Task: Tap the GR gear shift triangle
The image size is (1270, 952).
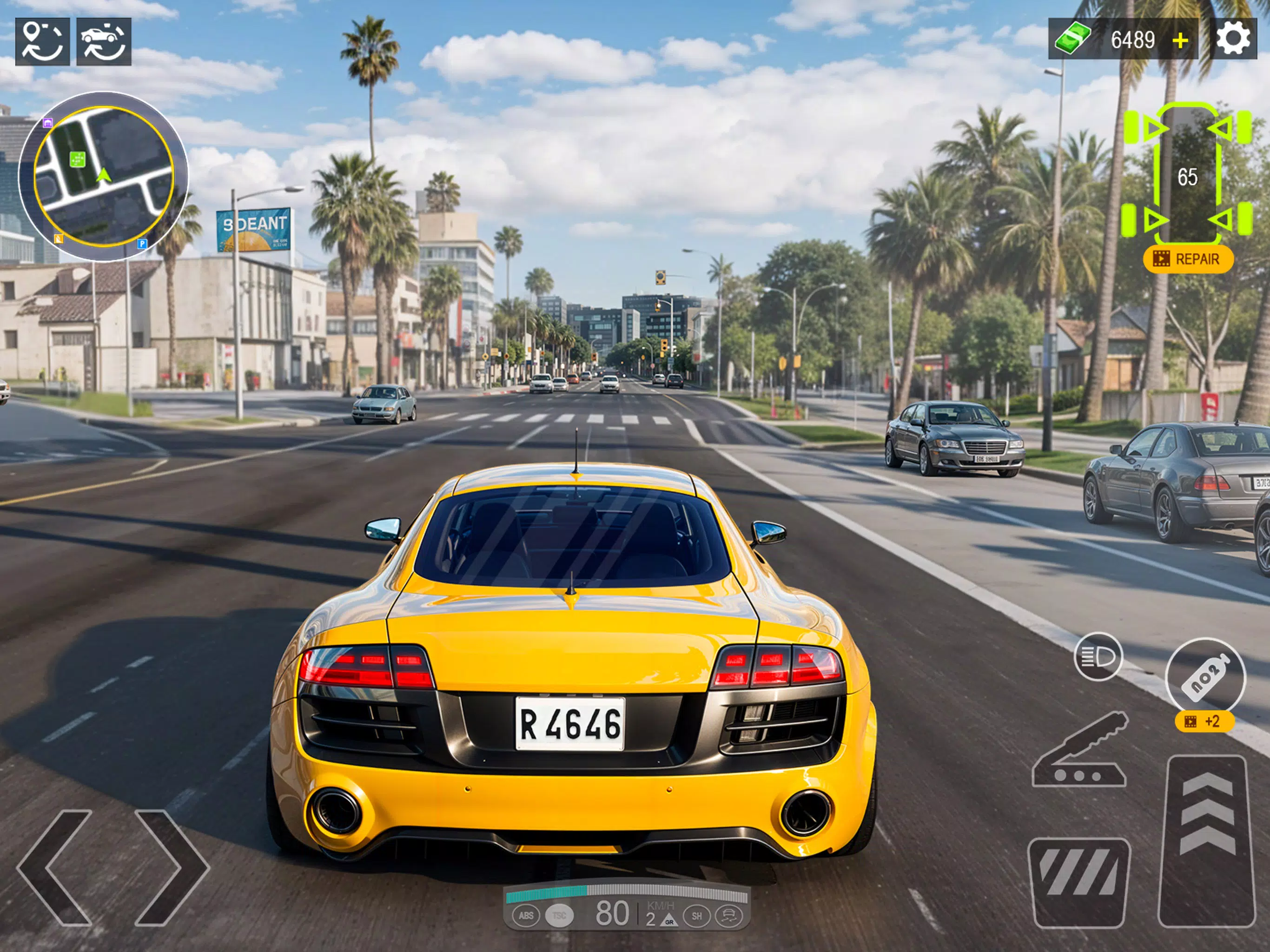Action: pyautogui.click(x=669, y=920)
